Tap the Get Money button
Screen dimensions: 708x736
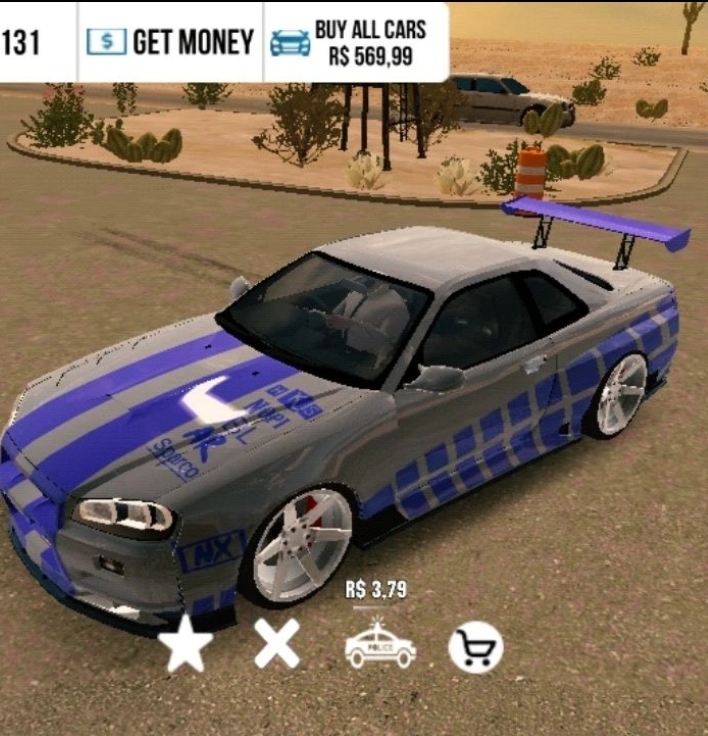170,42
